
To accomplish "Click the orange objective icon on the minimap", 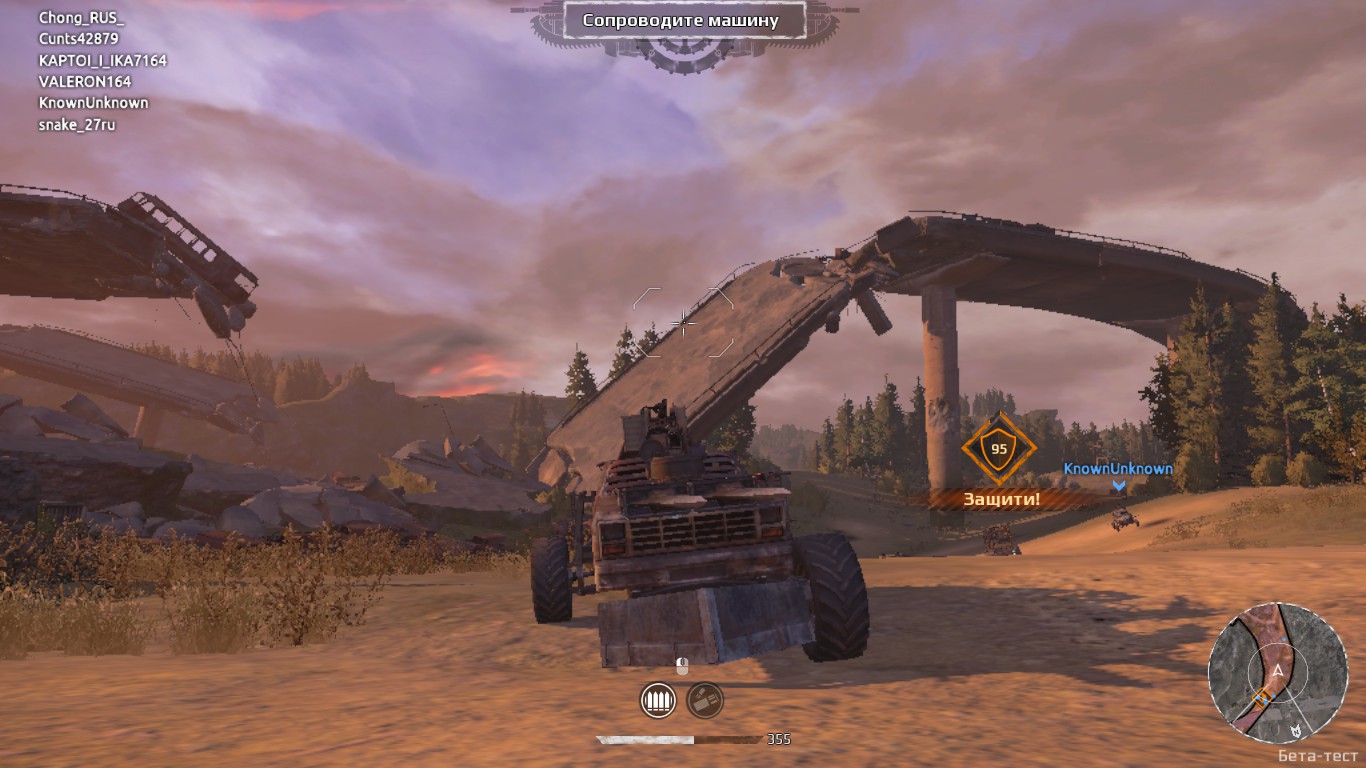I will (1263, 697).
